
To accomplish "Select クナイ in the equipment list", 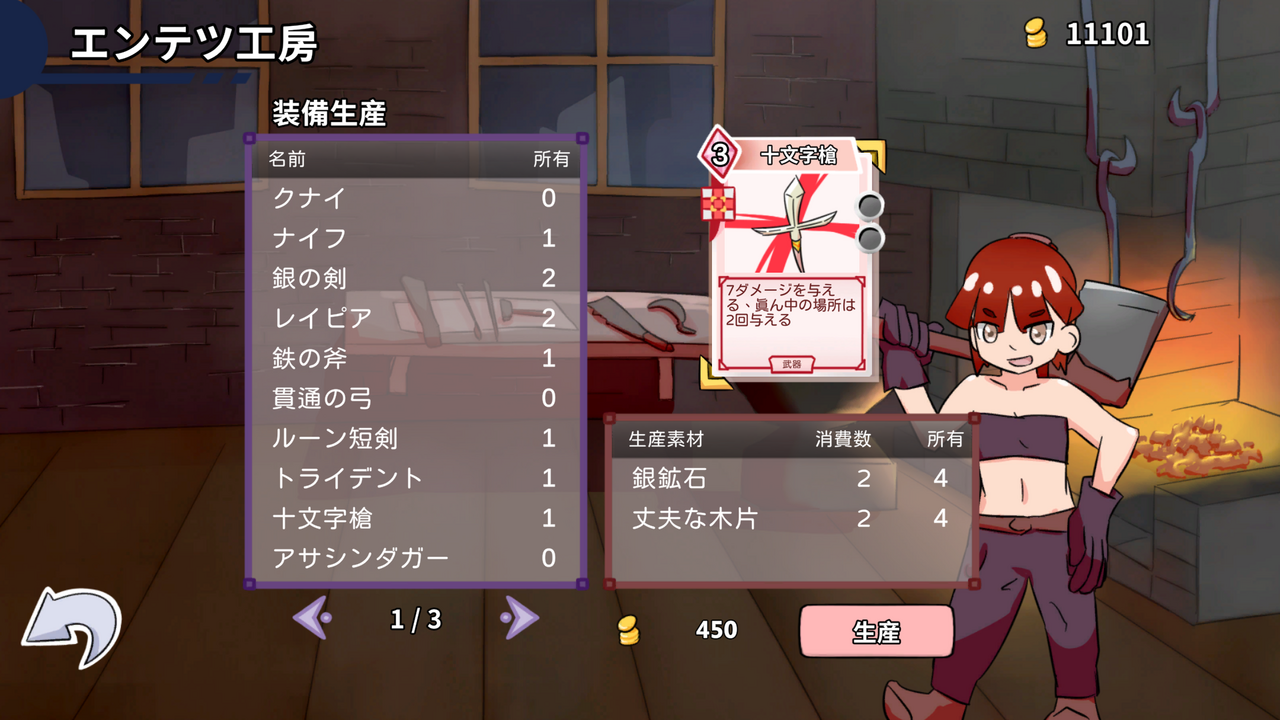I will pos(415,198).
